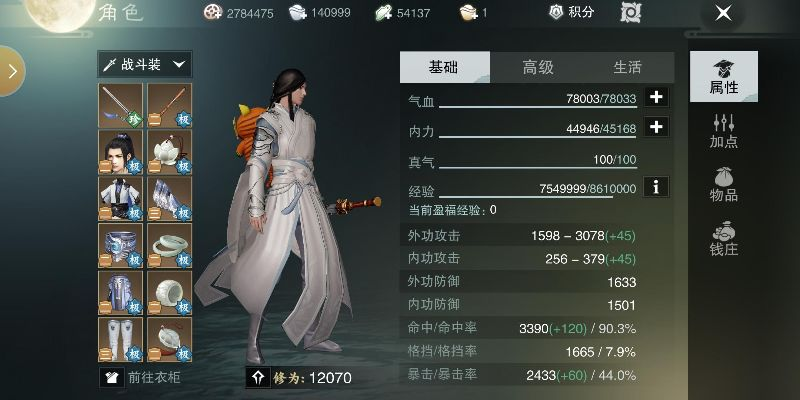The image size is (800, 400).
Task: Switch to the 高级 attributes tab
Action: 537,67
